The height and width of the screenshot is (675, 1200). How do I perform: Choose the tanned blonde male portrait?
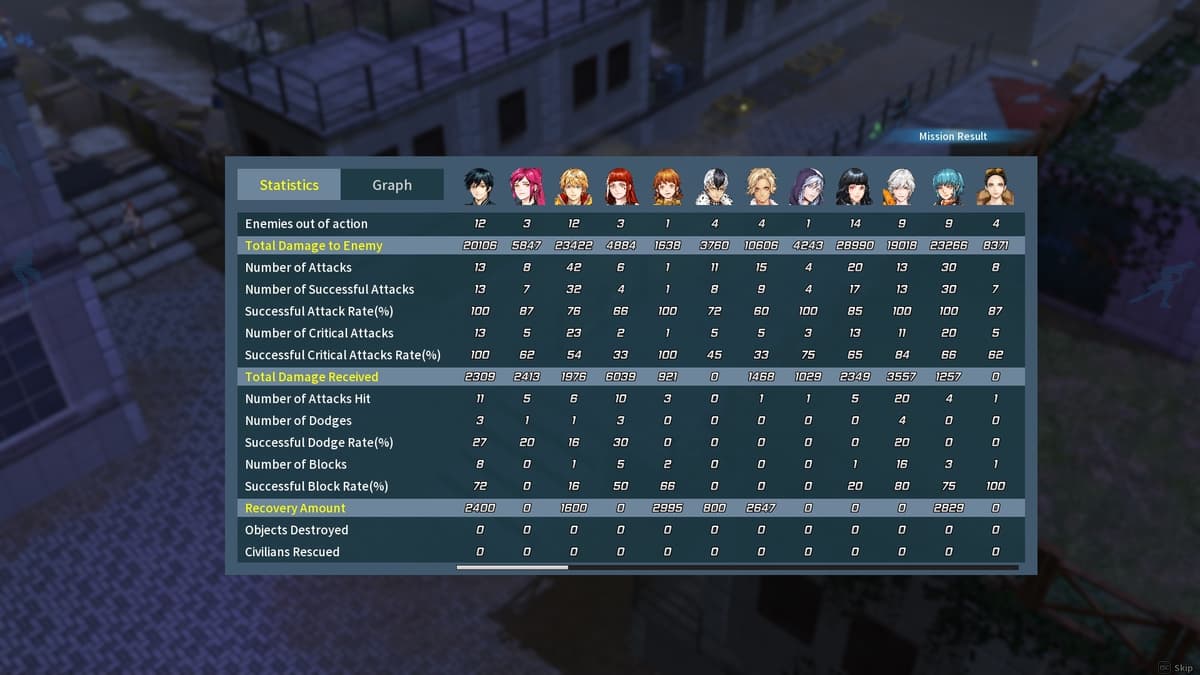pos(761,187)
